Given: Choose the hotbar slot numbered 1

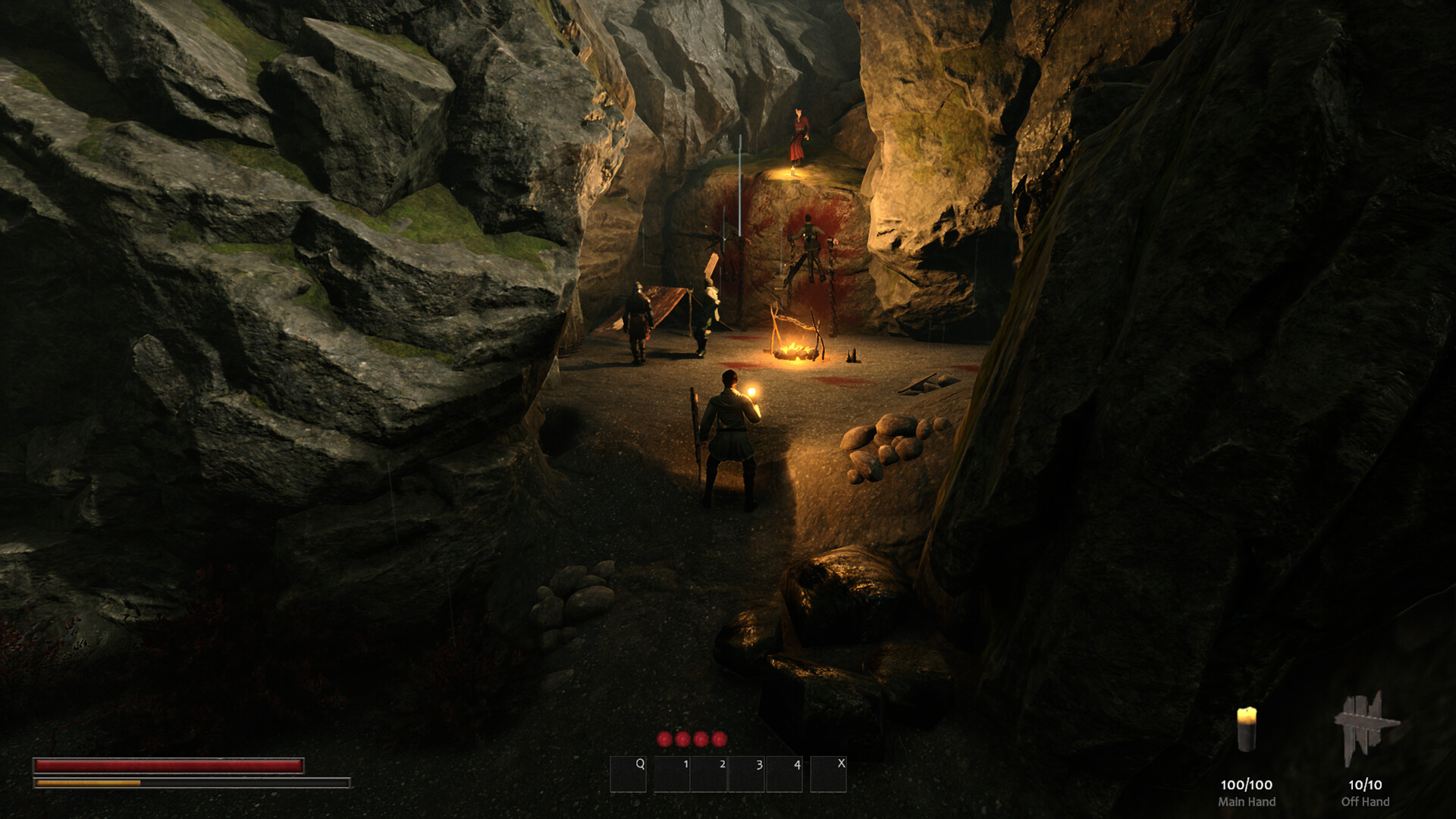Looking at the screenshot, I should point(672,774).
